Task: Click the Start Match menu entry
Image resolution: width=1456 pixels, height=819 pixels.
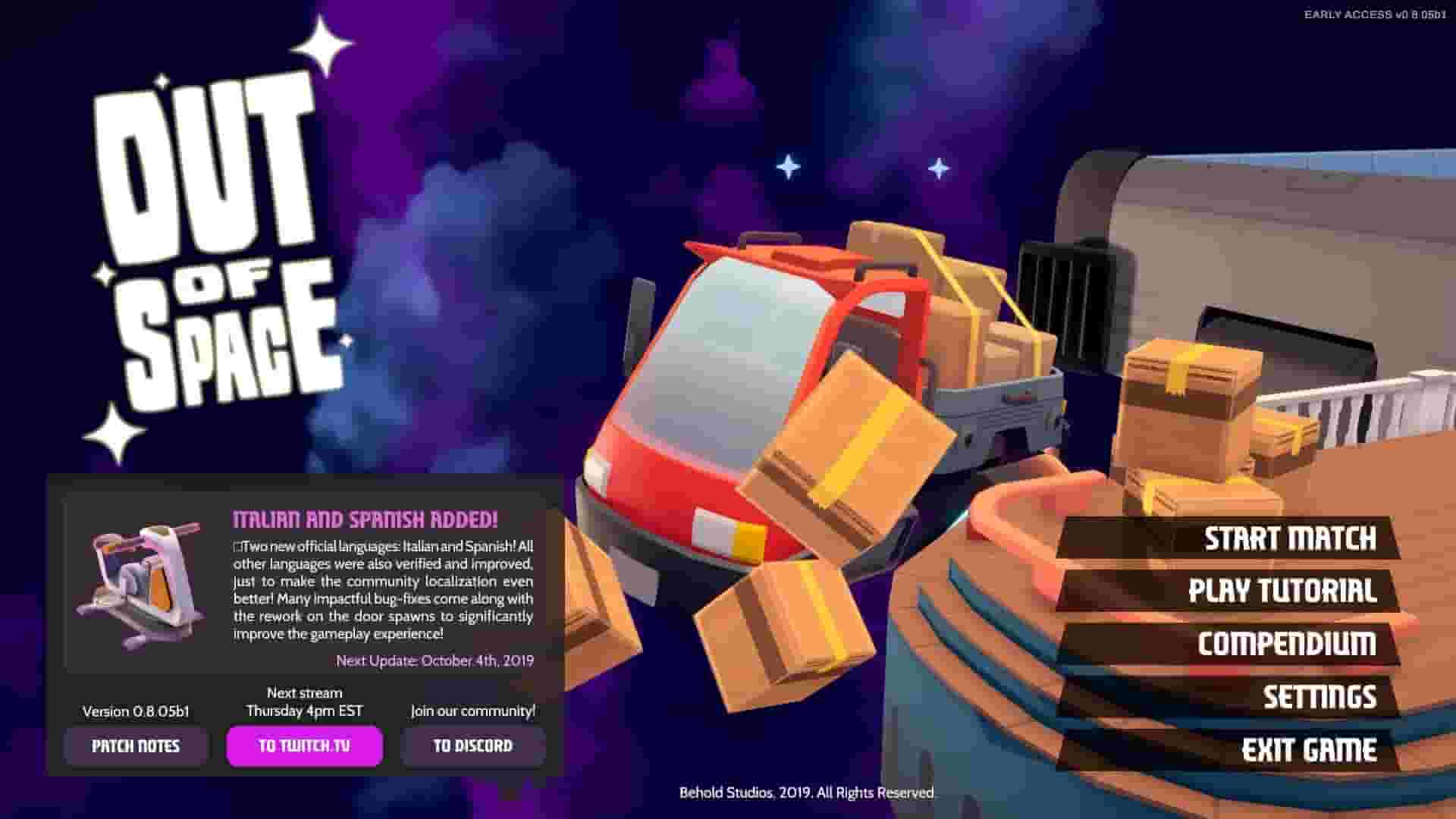Action: tap(1291, 540)
